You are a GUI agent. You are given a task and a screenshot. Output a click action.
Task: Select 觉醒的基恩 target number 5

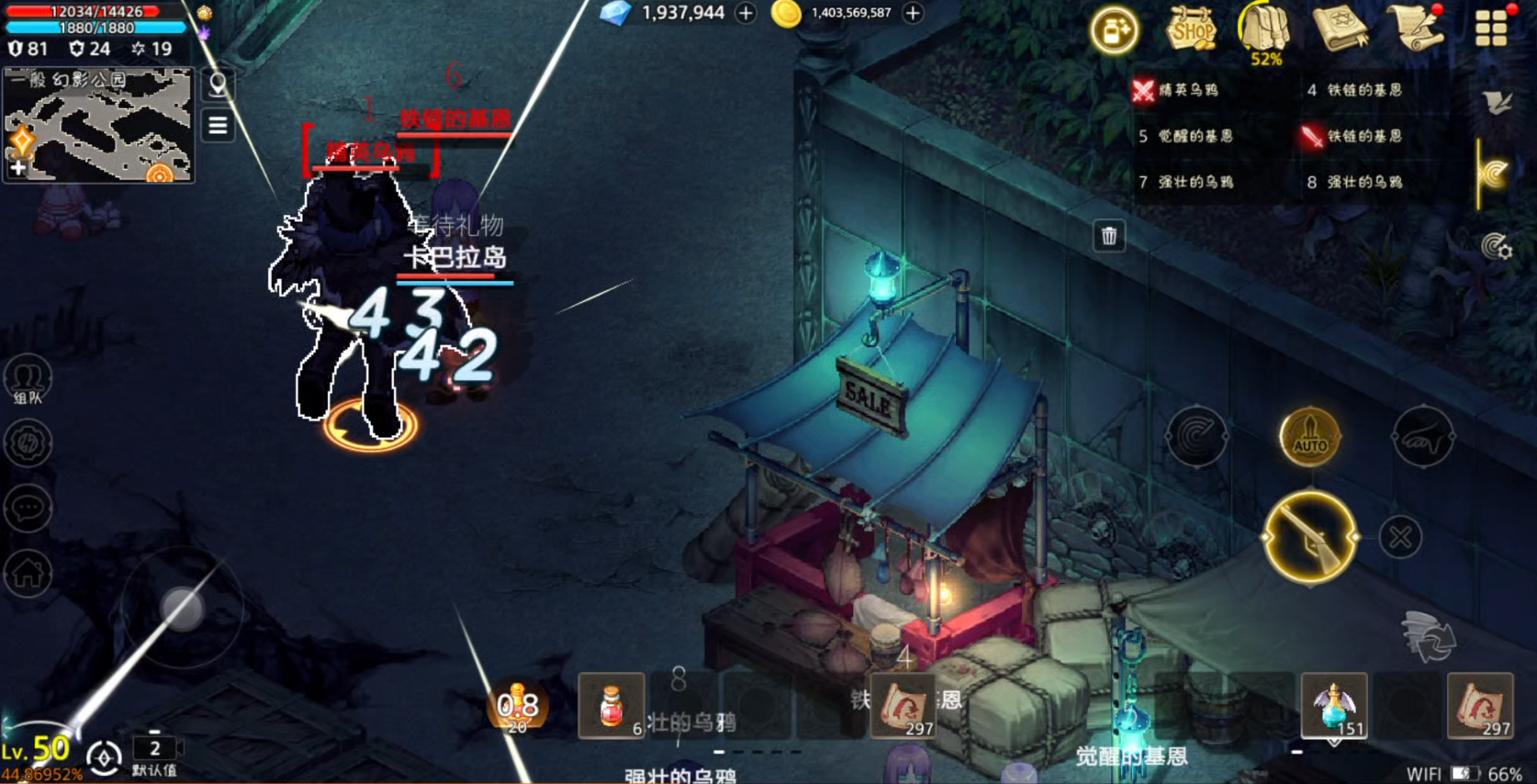pyautogui.click(x=1194, y=136)
